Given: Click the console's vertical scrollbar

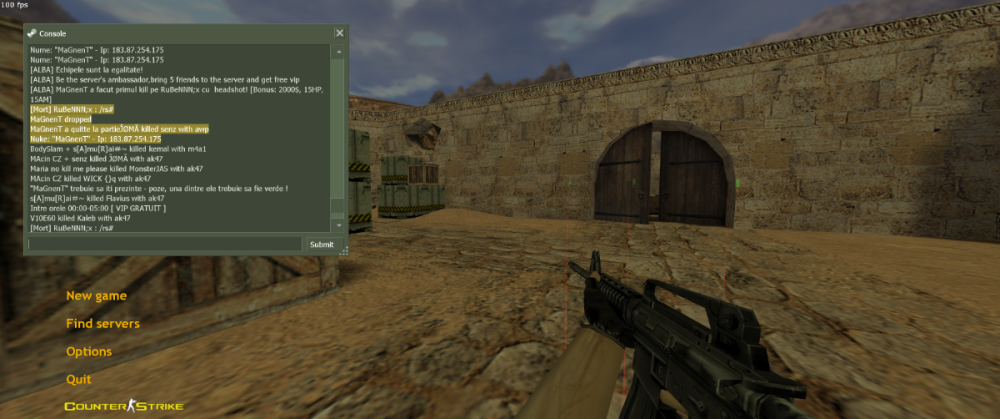Looking at the screenshot, I should click(339, 130).
